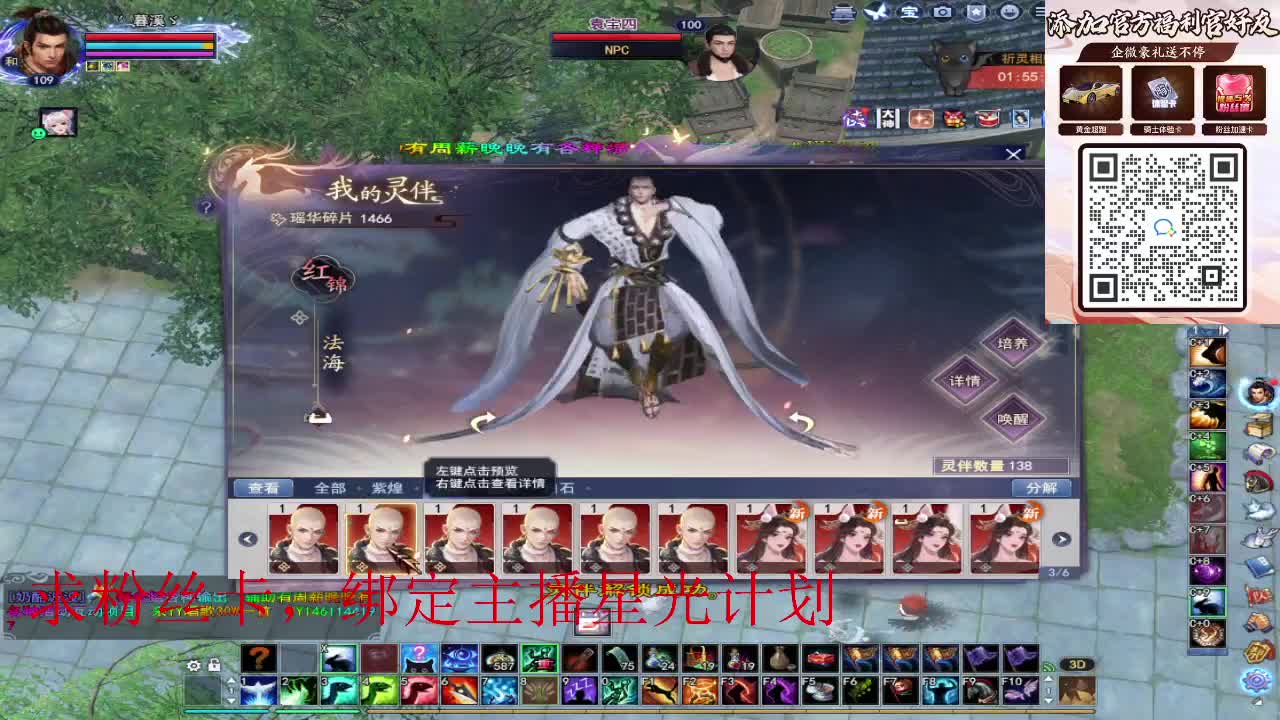Open the 大神 community icon near the top

click(x=887, y=117)
